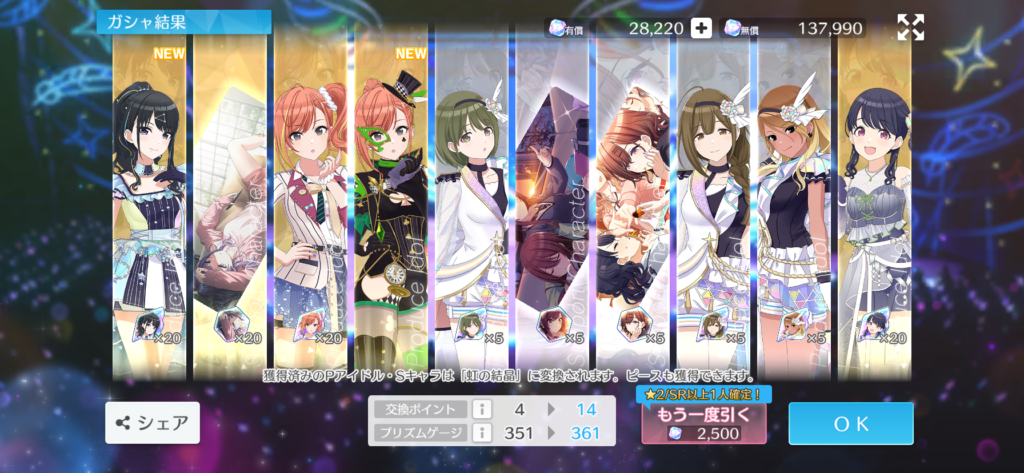This screenshot has width=1024, height=473.
Task: Share the gacha results
Action: [152, 423]
